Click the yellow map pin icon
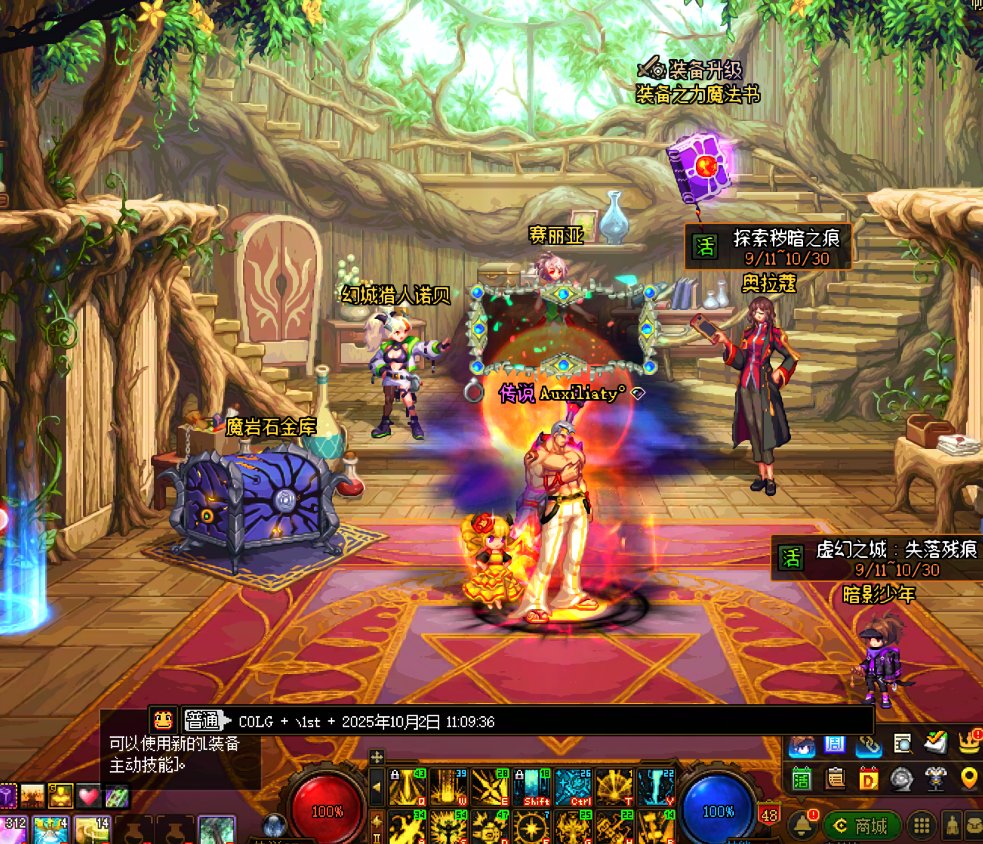 pos(968,778)
